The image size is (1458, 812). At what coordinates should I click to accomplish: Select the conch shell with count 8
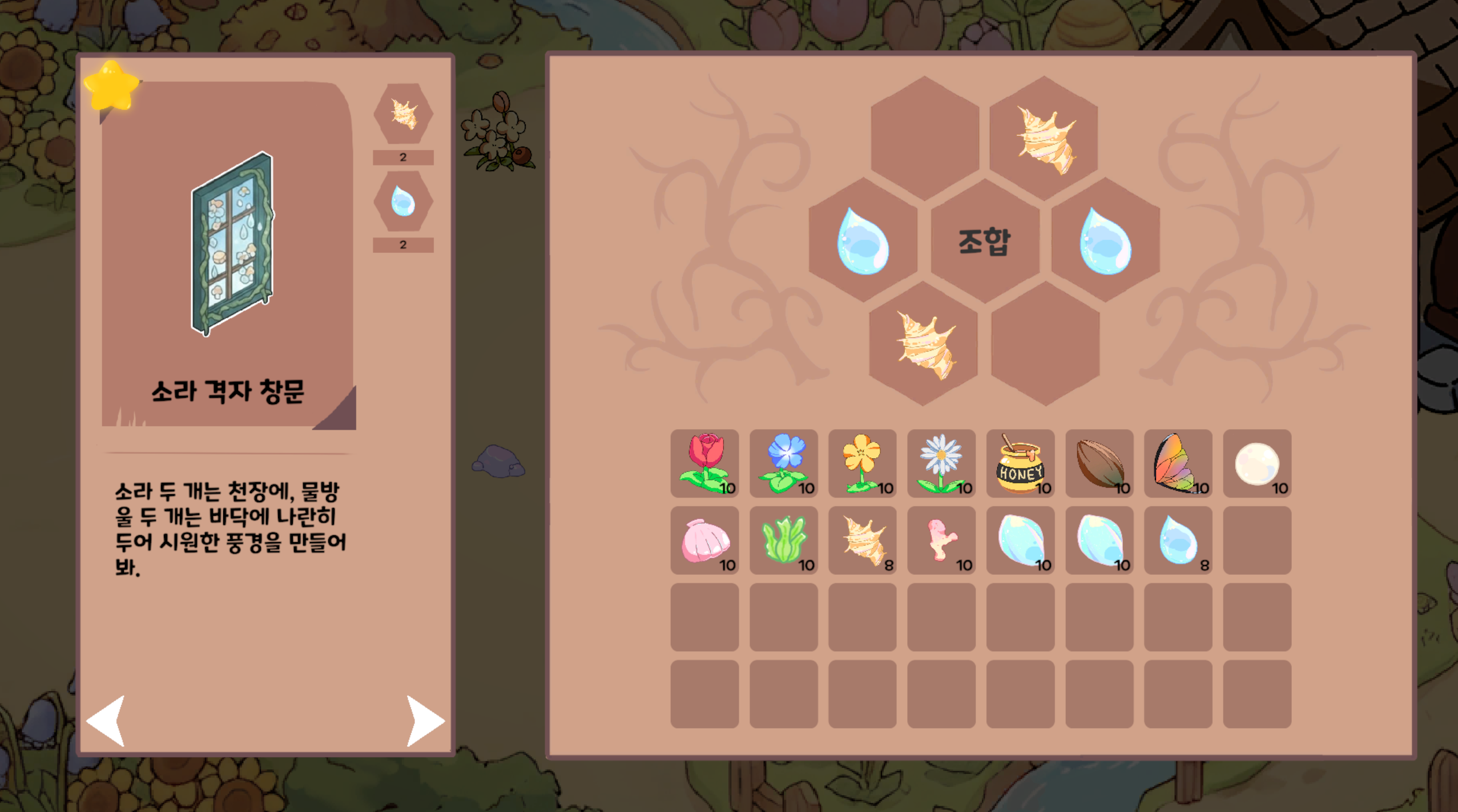tap(863, 541)
